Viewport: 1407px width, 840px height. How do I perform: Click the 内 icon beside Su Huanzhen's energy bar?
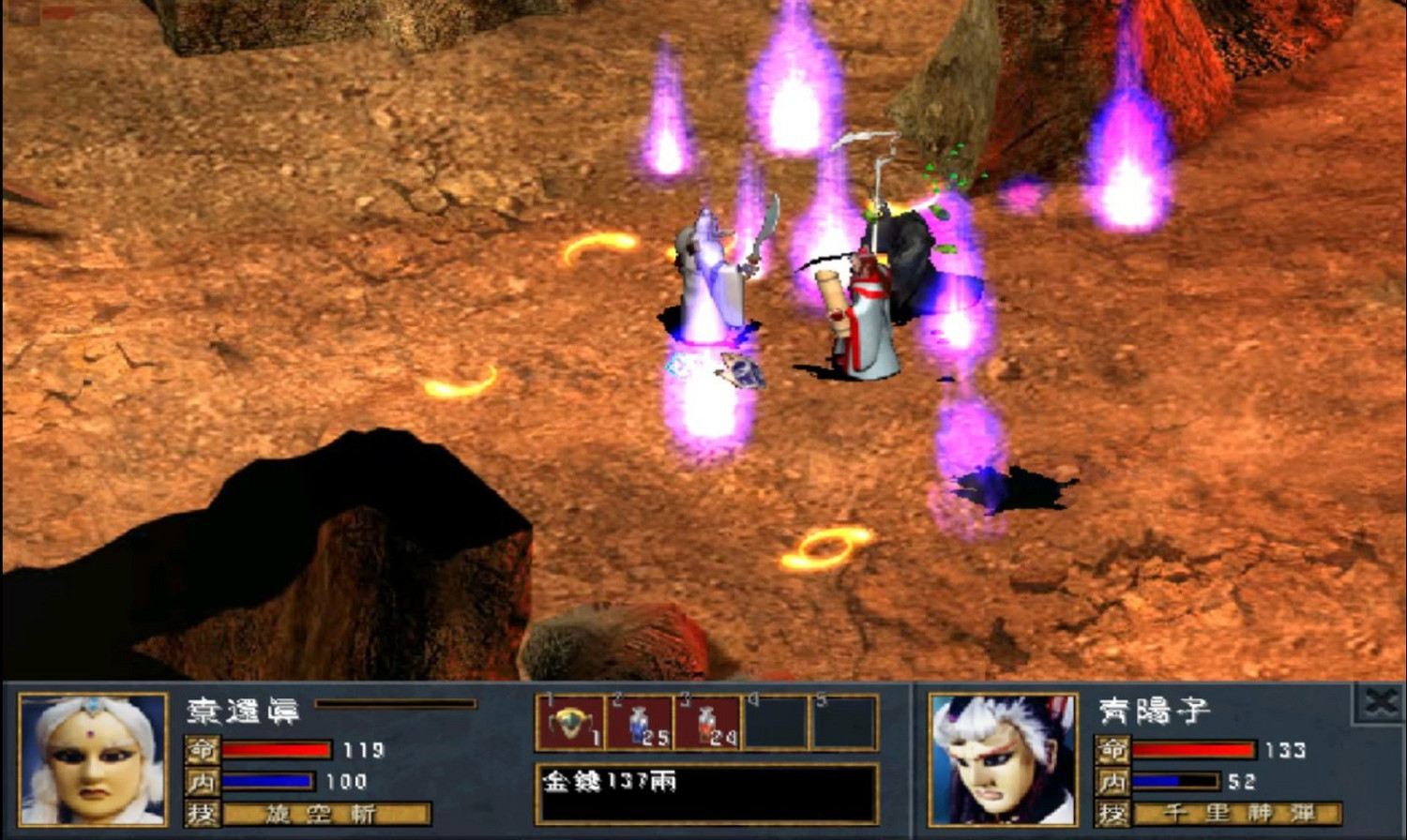coord(203,780)
